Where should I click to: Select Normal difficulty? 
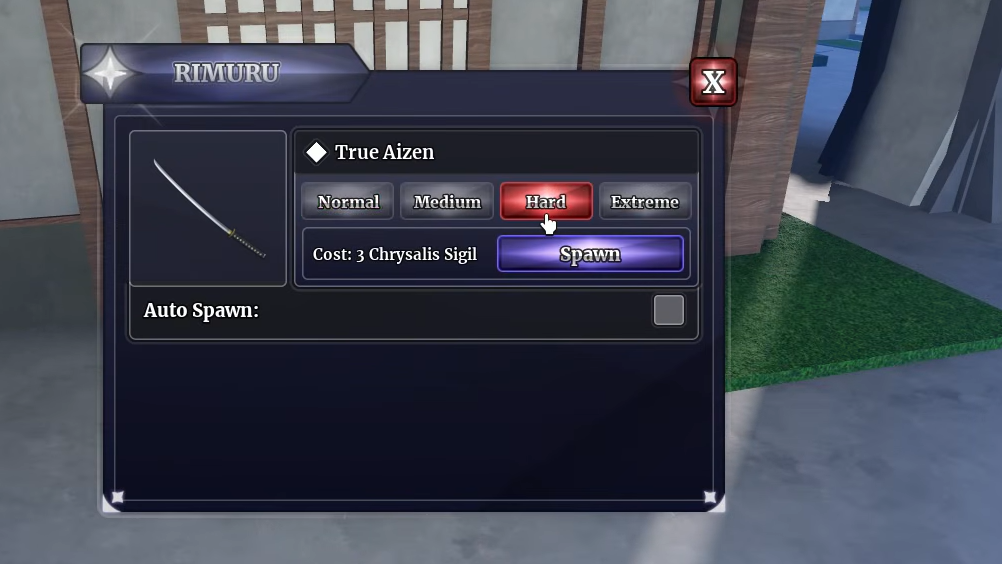(348, 202)
